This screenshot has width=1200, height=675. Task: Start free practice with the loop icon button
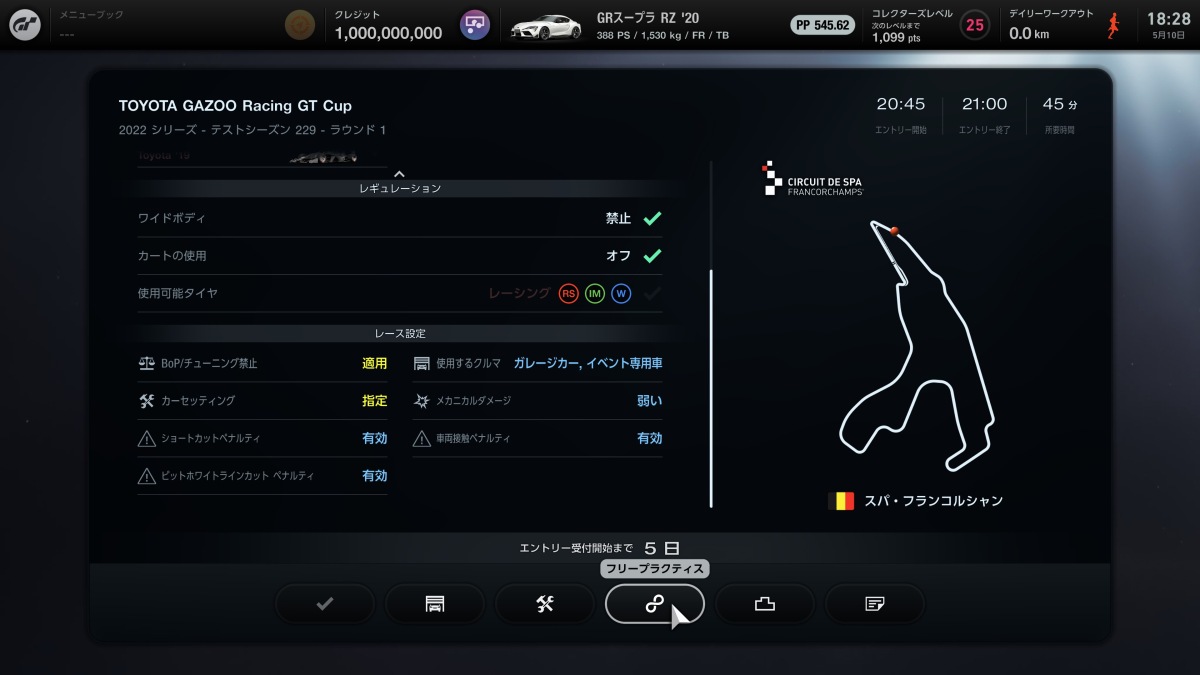[654, 603]
